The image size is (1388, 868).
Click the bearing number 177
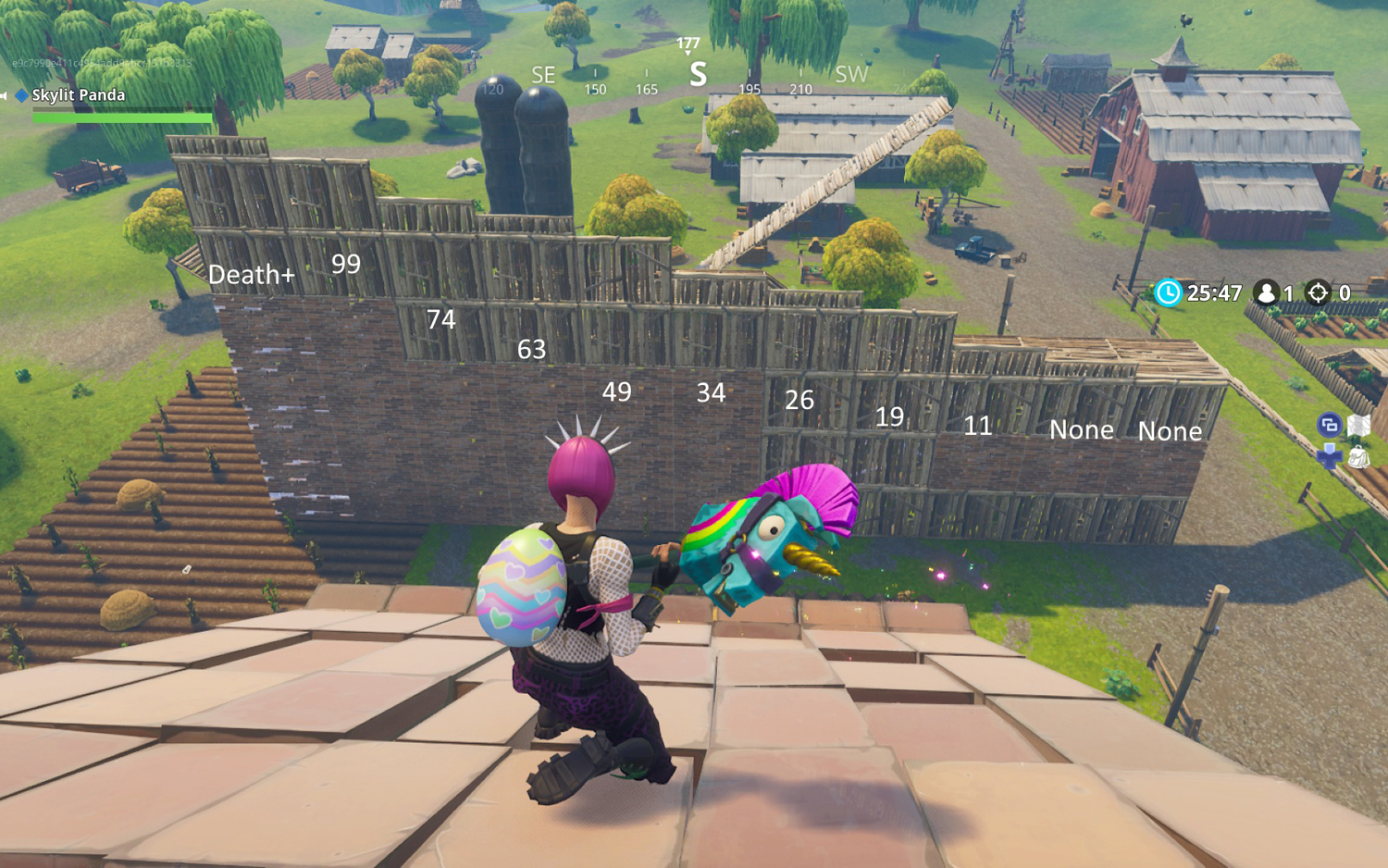(x=688, y=41)
